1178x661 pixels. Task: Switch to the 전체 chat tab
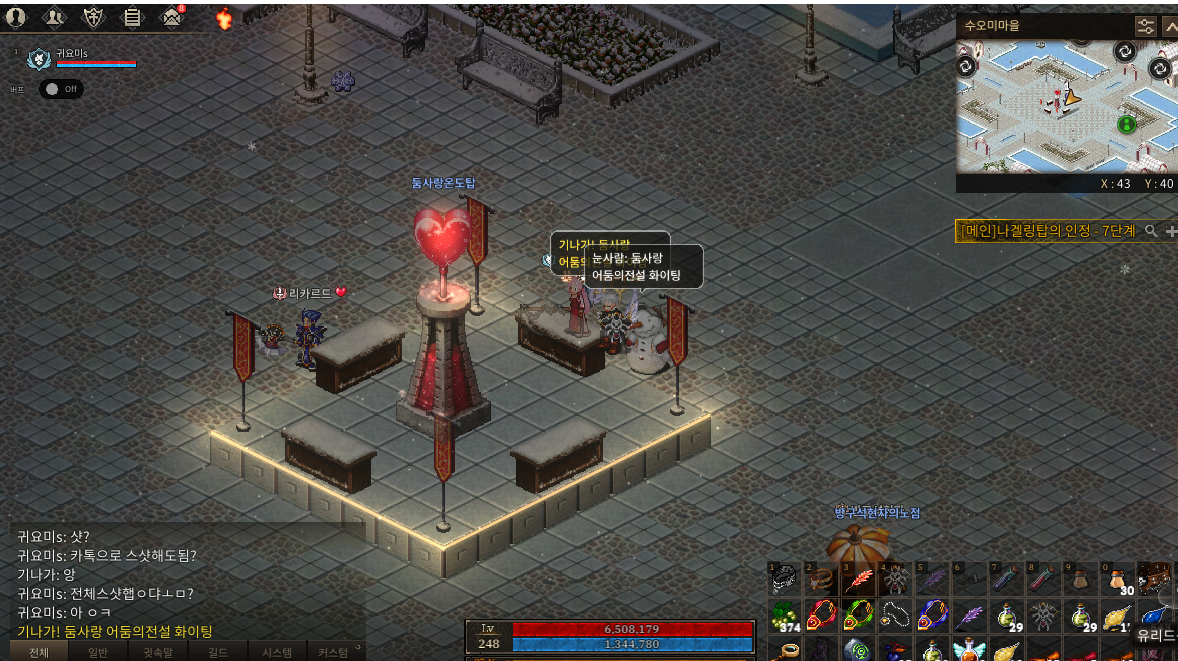pyautogui.click(x=38, y=652)
